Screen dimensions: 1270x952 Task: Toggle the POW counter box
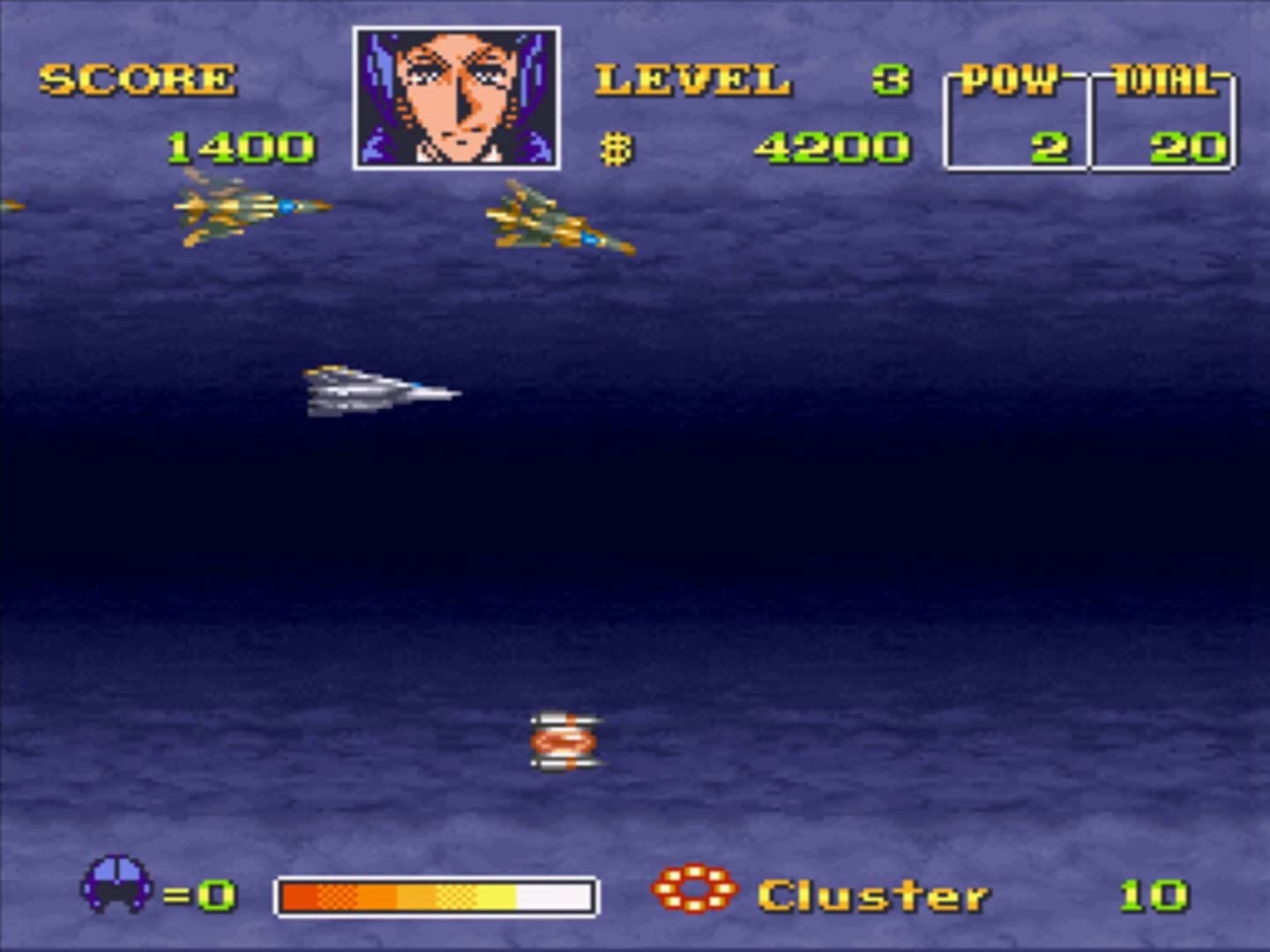pos(1015,123)
